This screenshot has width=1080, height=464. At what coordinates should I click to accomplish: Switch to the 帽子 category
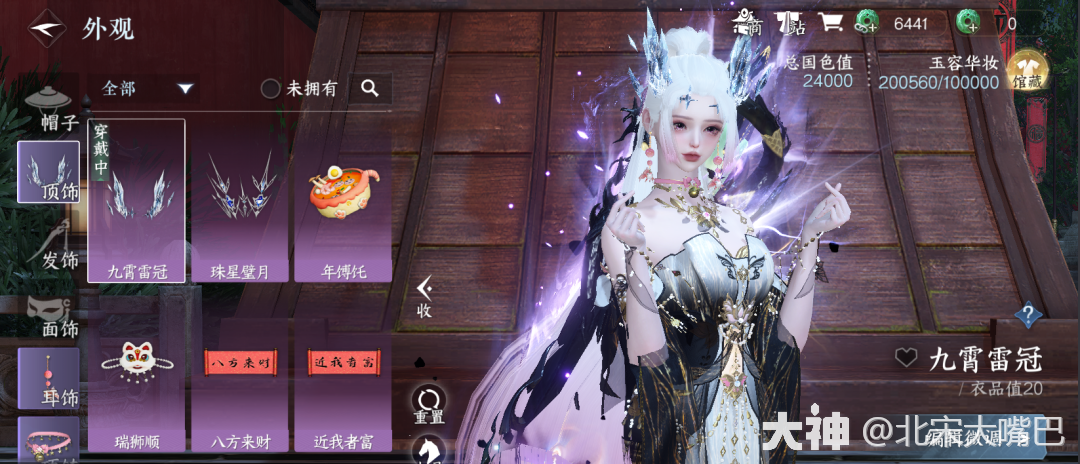pos(52,108)
